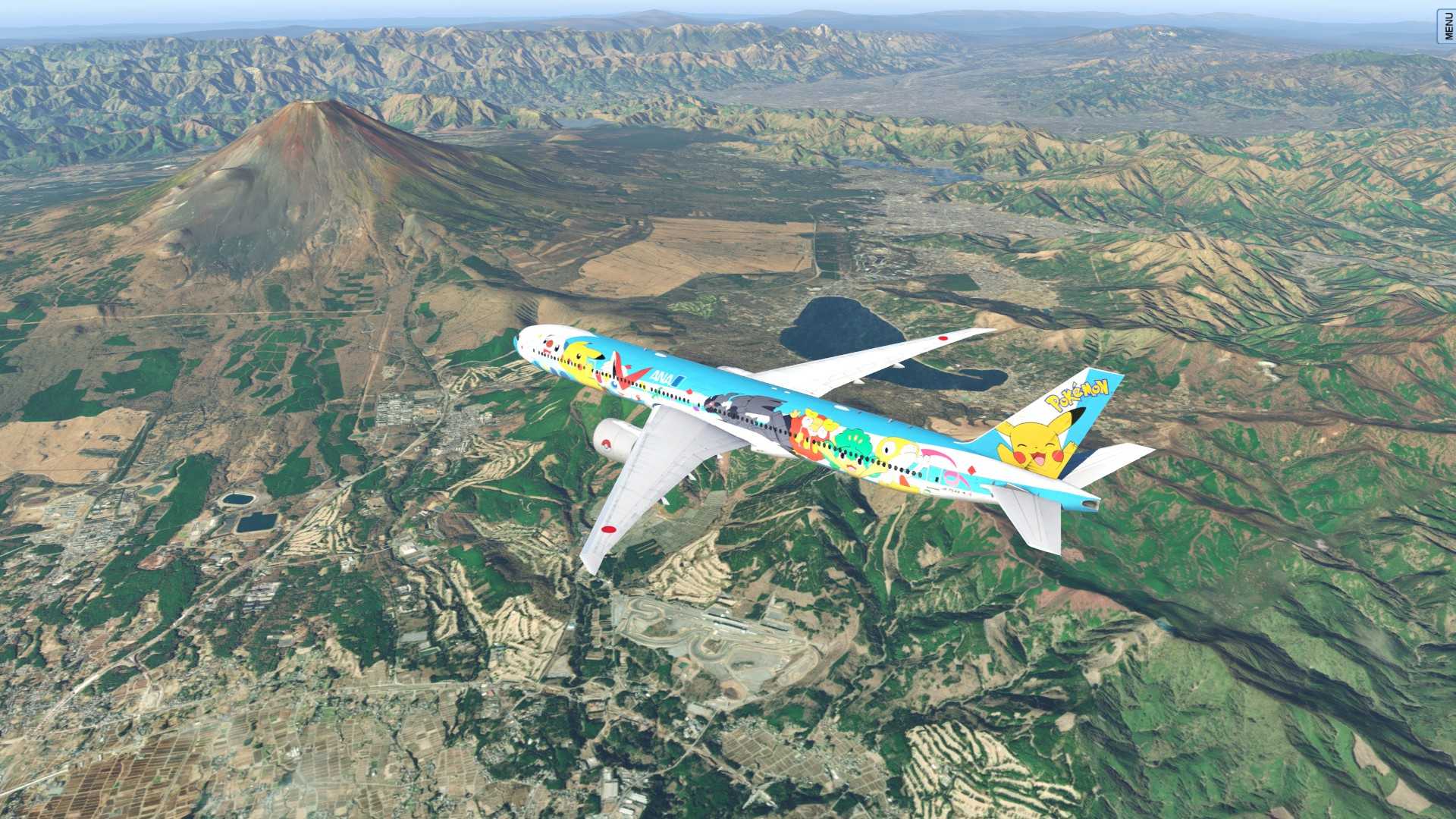1456x819 pixels.
Task: Open the MENU button
Action: [x=1448, y=27]
